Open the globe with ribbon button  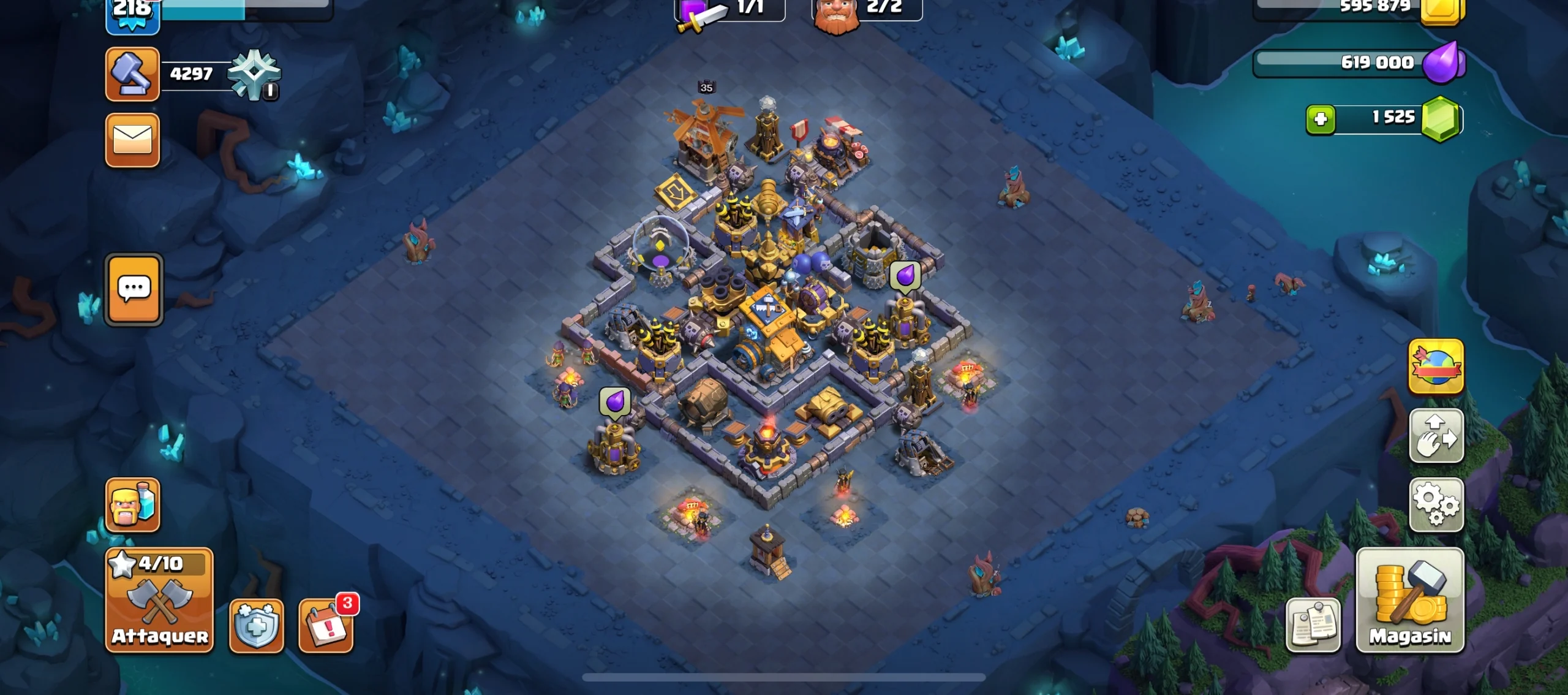point(1436,366)
